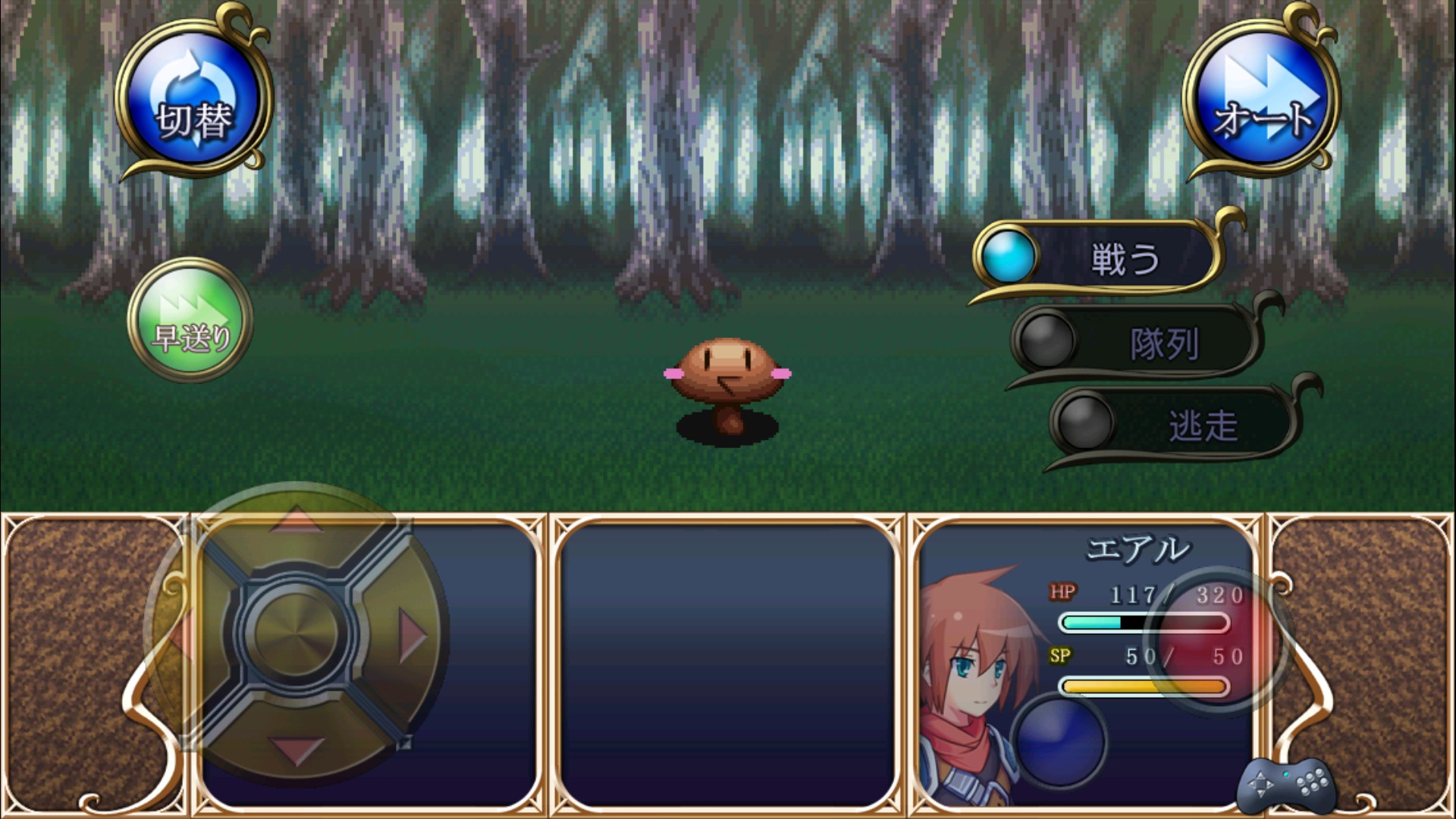Choose the 戦う fight command
This screenshot has height=819, width=1456.
coord(1100,259)
